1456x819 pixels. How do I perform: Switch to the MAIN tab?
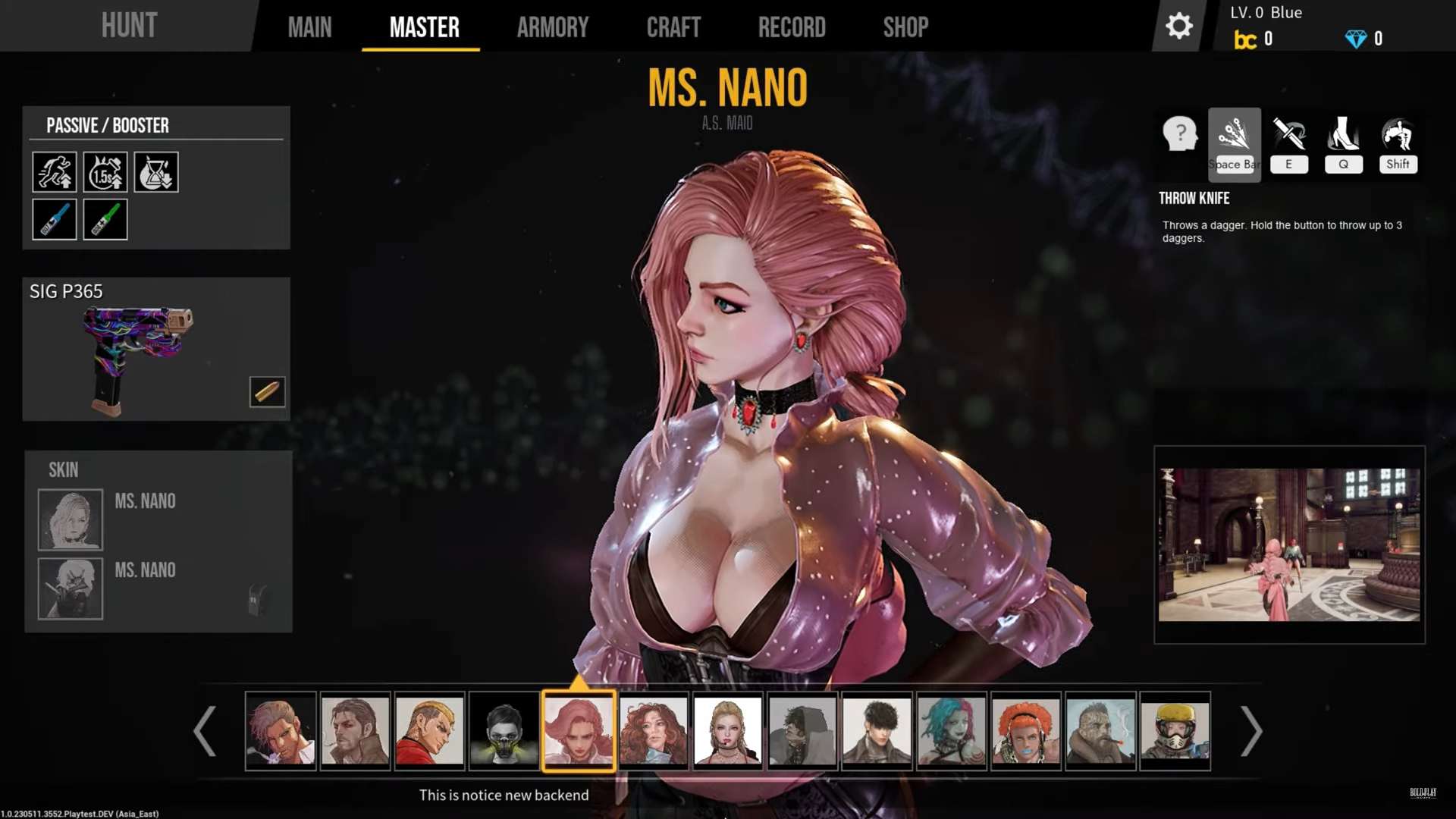pos(309,27)
